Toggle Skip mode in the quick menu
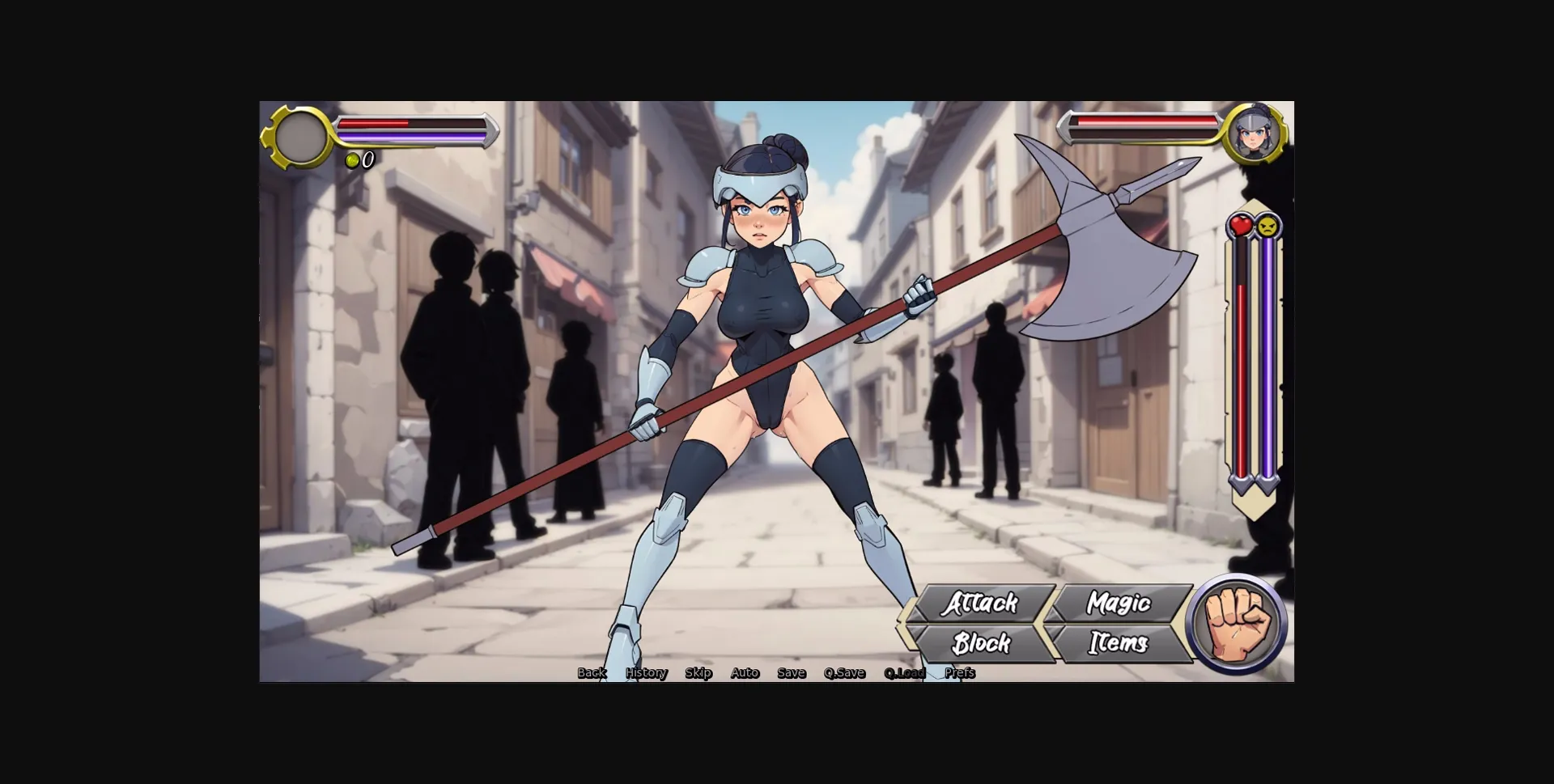This screenshot has width=1554, height=784. tap(698, 672)
